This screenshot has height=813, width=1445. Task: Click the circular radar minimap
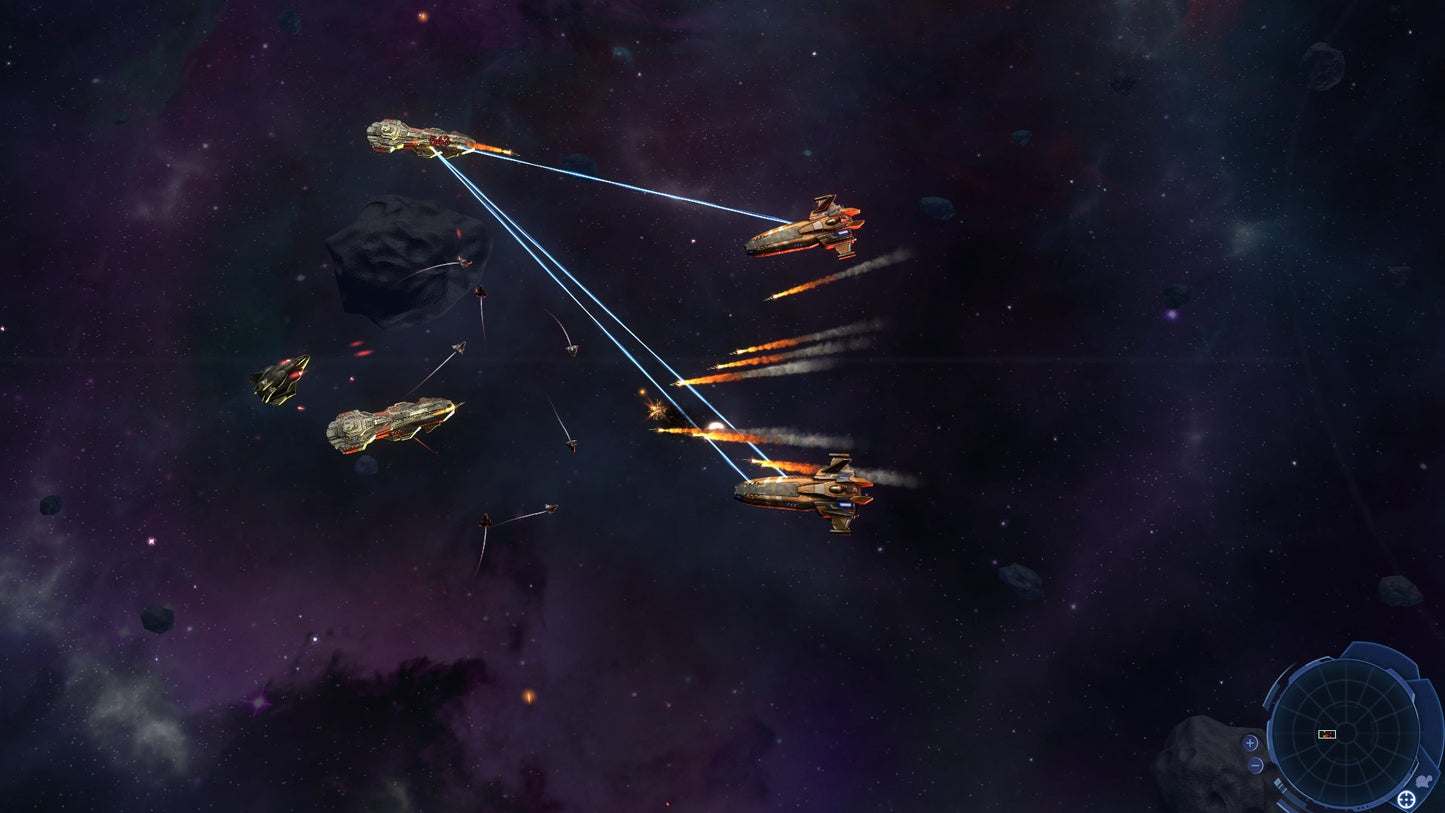[x=1344, y=733]
